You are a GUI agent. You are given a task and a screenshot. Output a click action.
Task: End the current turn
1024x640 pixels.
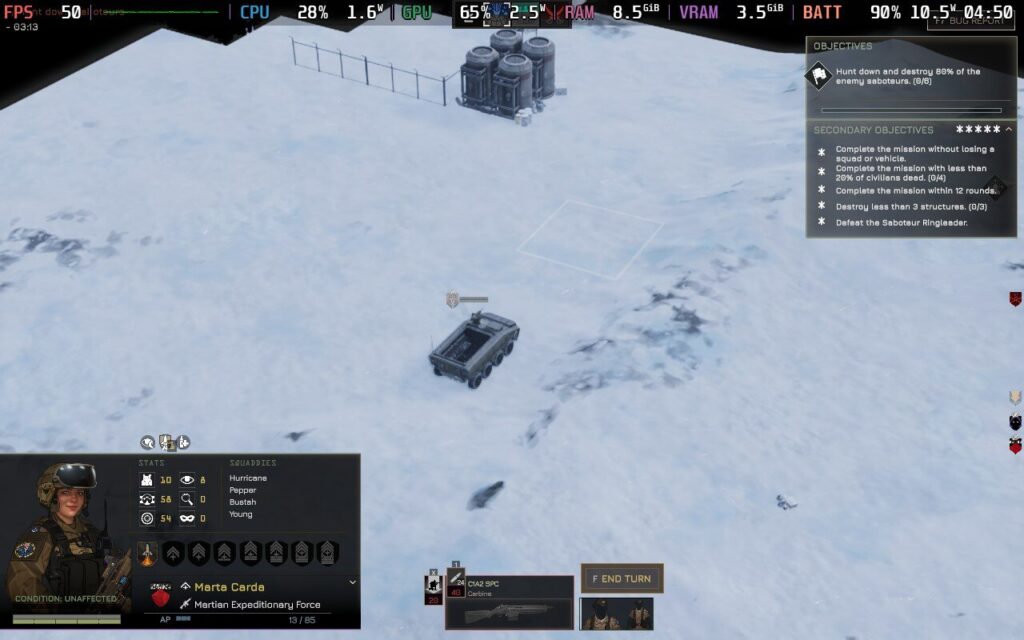tap(622, 578)
